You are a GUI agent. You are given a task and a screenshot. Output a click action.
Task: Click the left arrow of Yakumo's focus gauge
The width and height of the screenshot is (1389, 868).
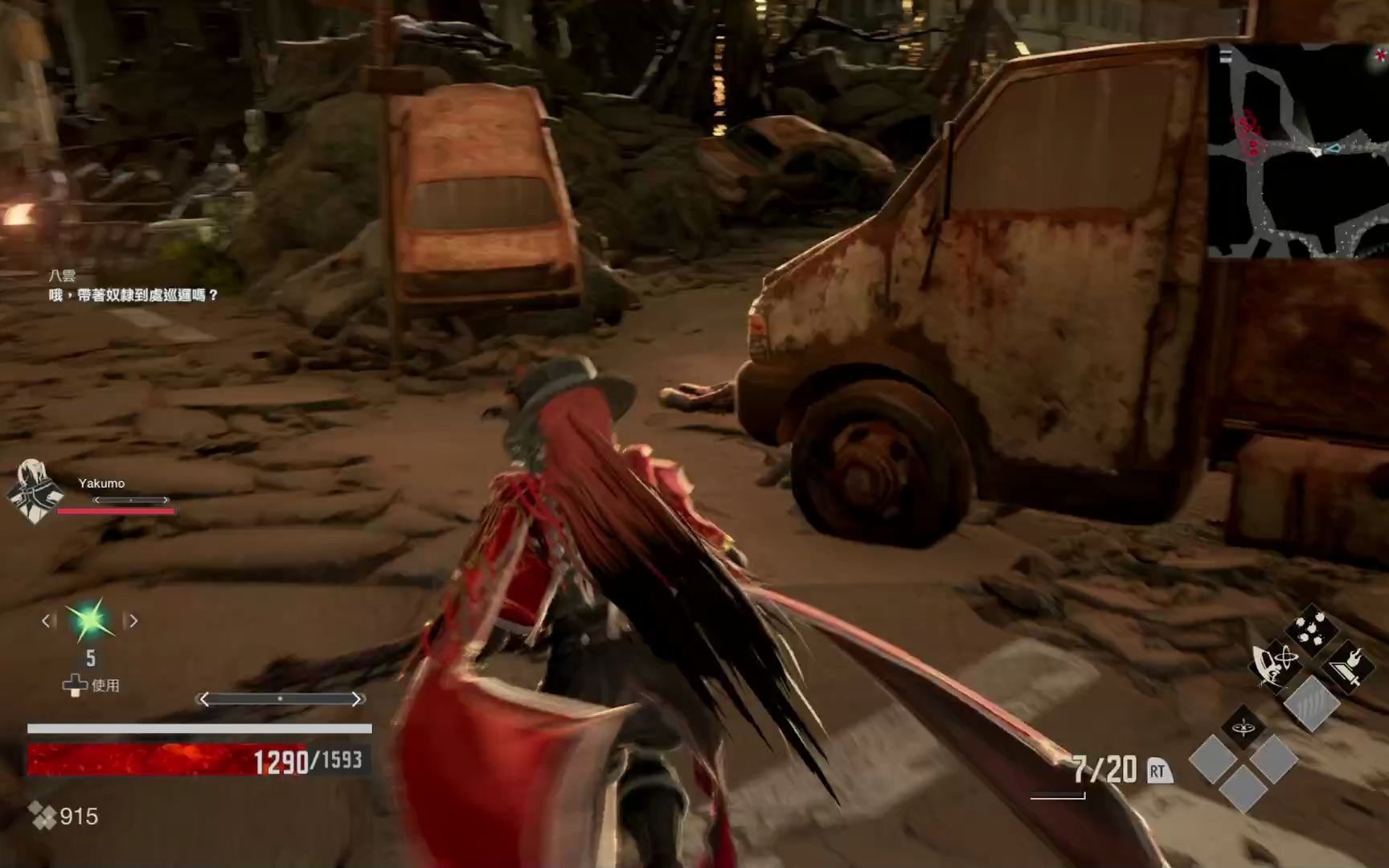tap(96, 500)
